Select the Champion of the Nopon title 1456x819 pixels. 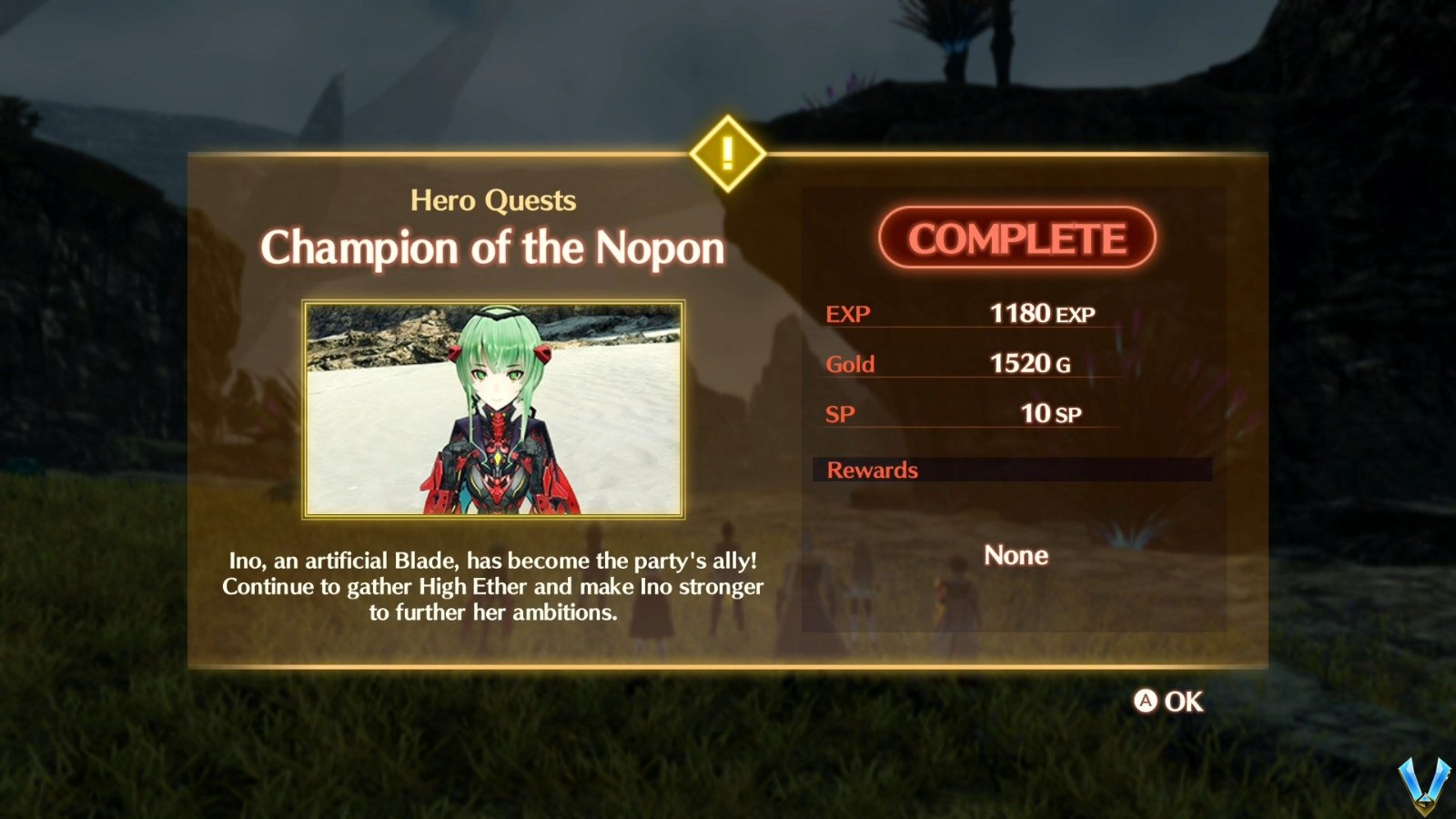pyautogui.click(x=492, y=248)
